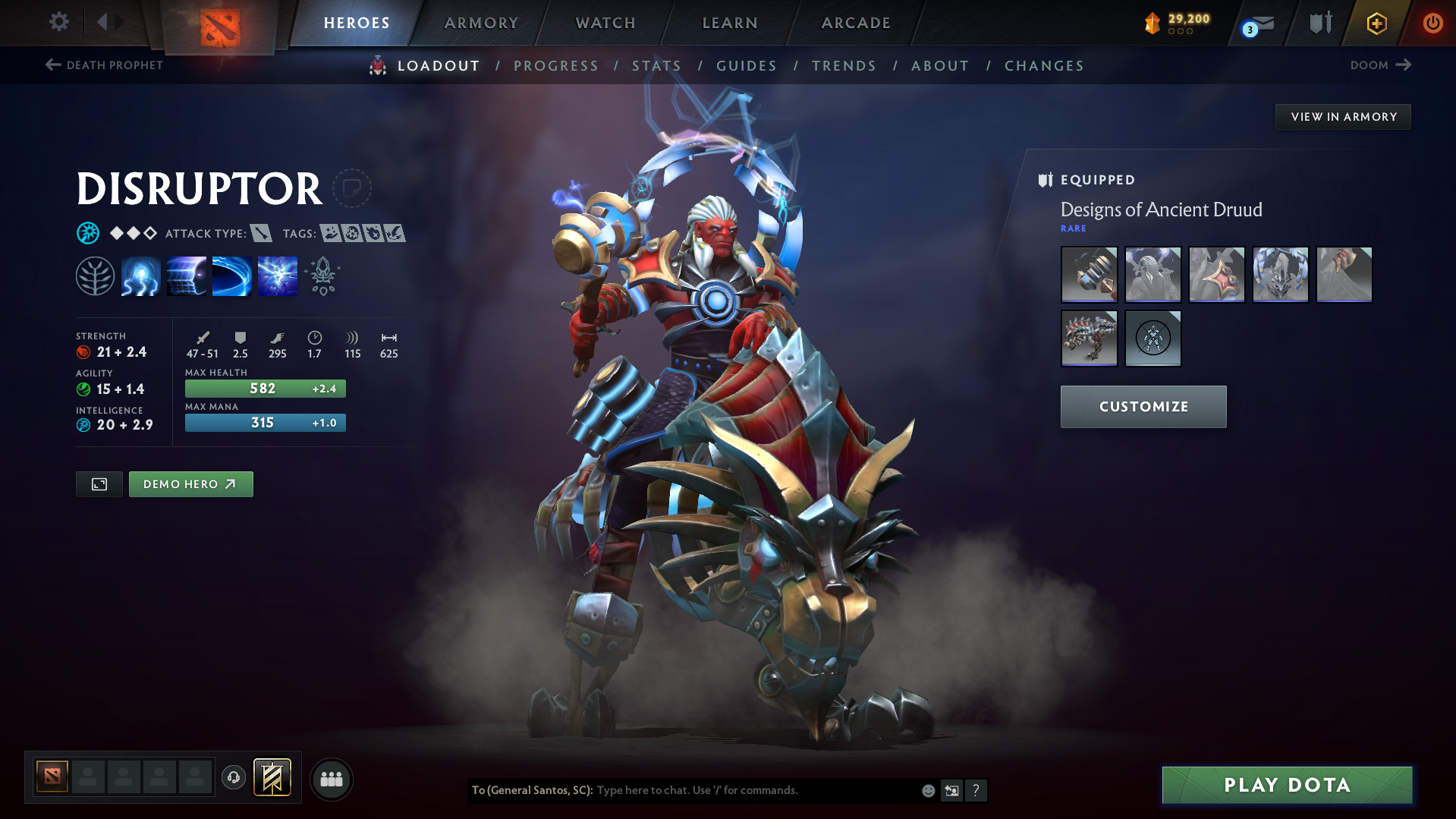The height and width of the screenshot is (819, 1456).
Task: Toggle voice chat with the headset icon
Action: pos(233,779)
